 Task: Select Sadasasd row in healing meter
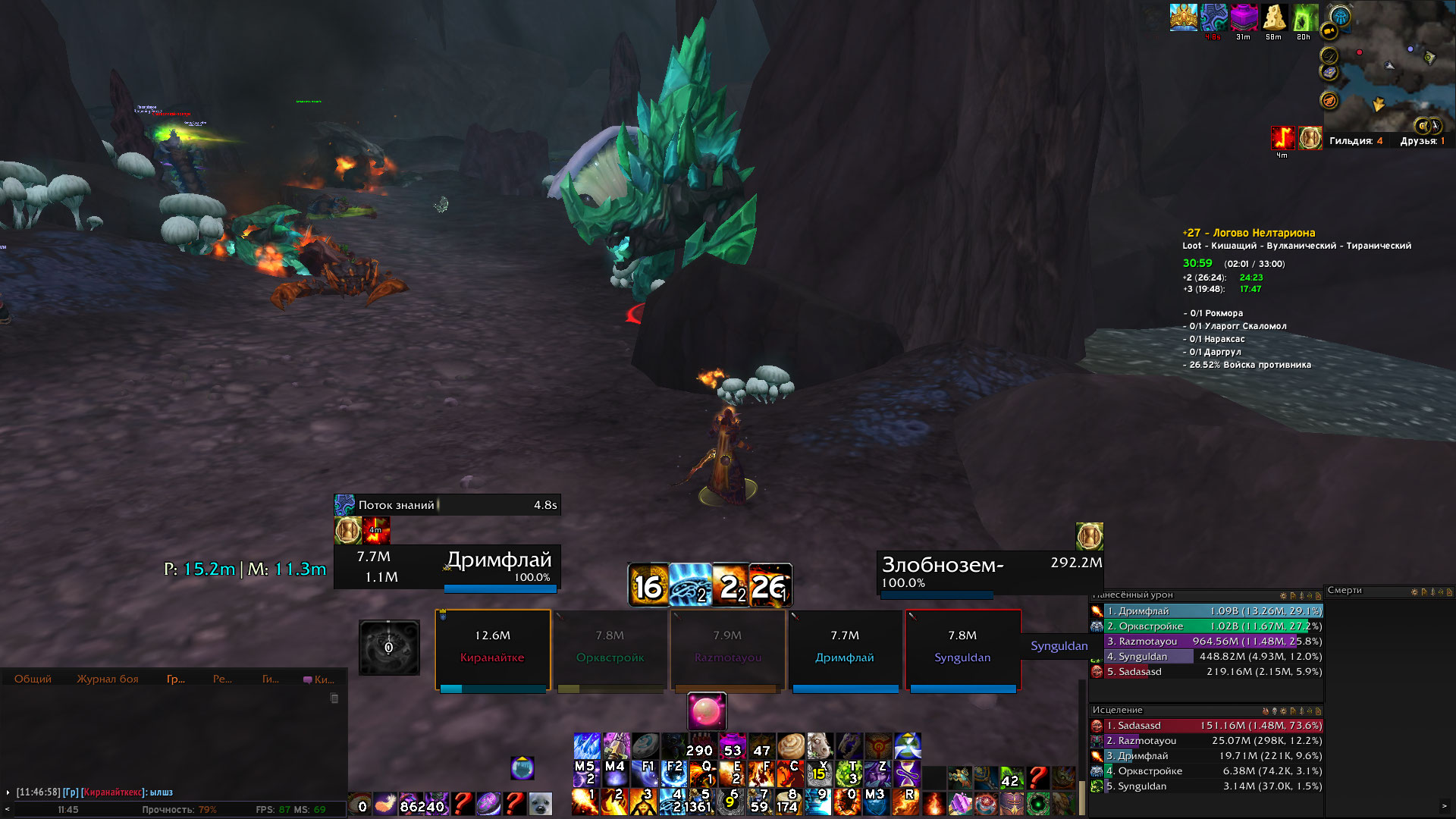coord(1206,726)
